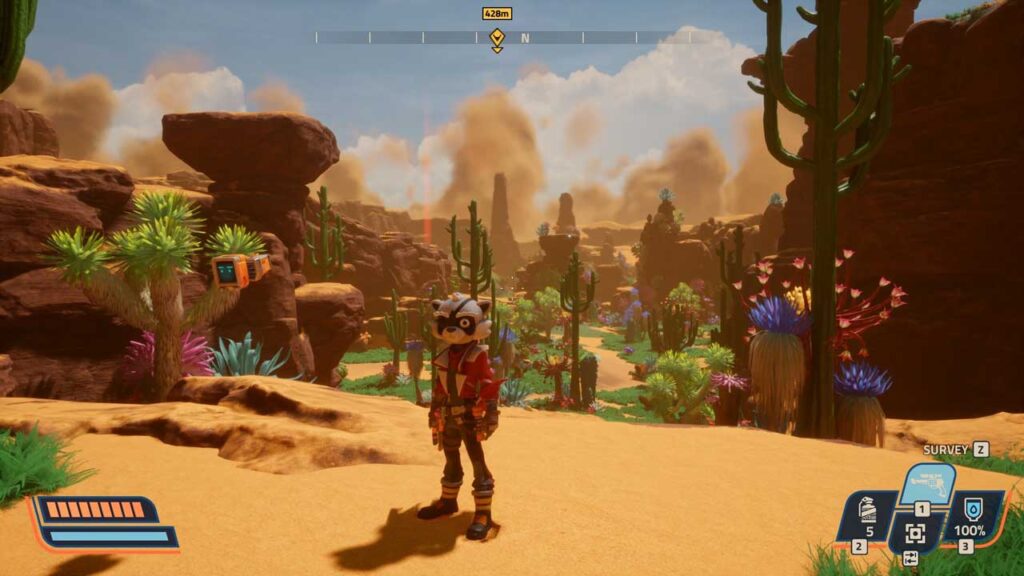This screenshot has height=576, width=1024.
Task: Click the yellow objective marker on compass
Action: pyautogui.click(x=497, y=38)
